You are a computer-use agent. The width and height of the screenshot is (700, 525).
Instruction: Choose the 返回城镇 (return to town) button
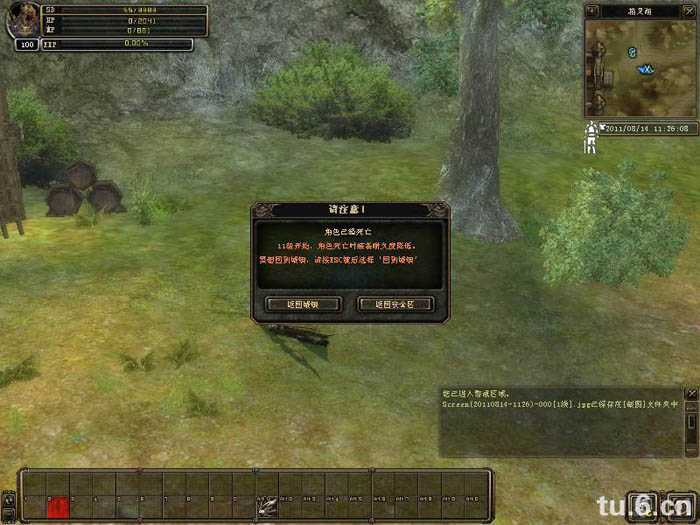(304, 304)
